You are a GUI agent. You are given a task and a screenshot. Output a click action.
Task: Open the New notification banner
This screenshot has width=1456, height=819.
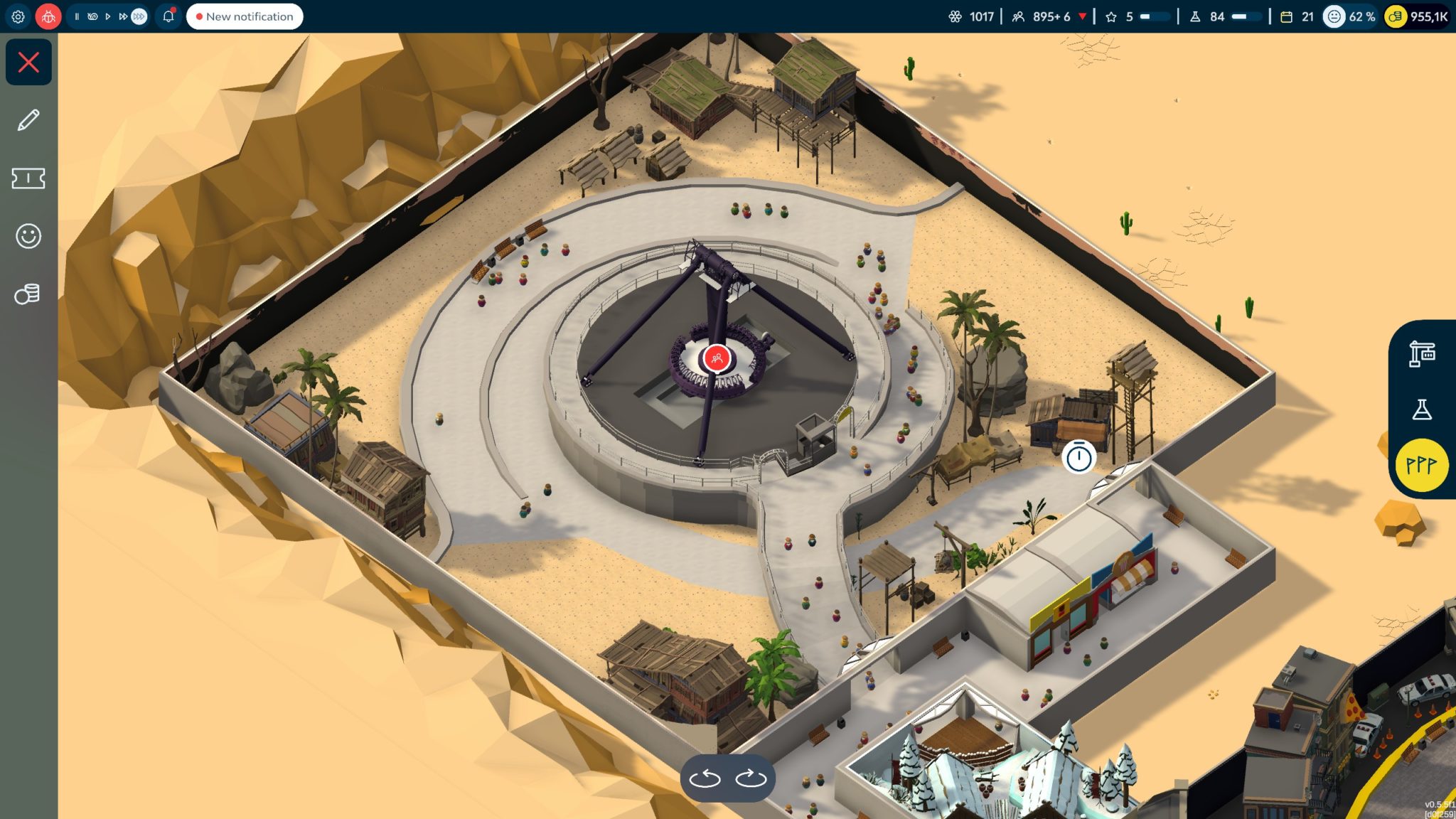(245, 16)
